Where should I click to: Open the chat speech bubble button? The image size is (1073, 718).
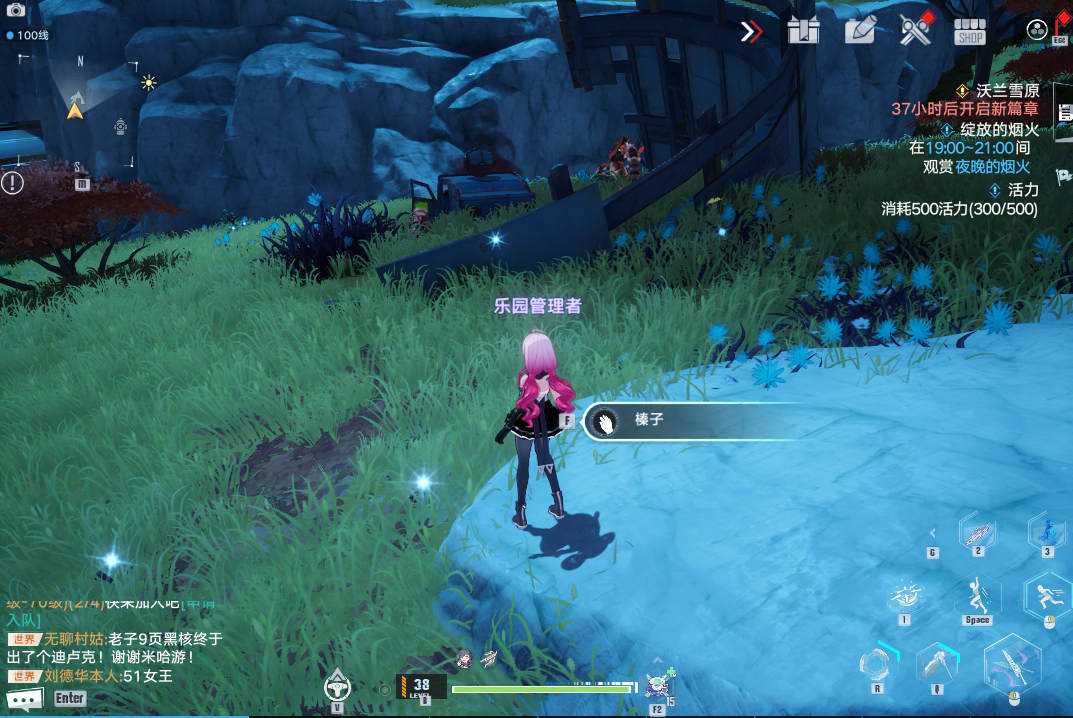(24, 699)
